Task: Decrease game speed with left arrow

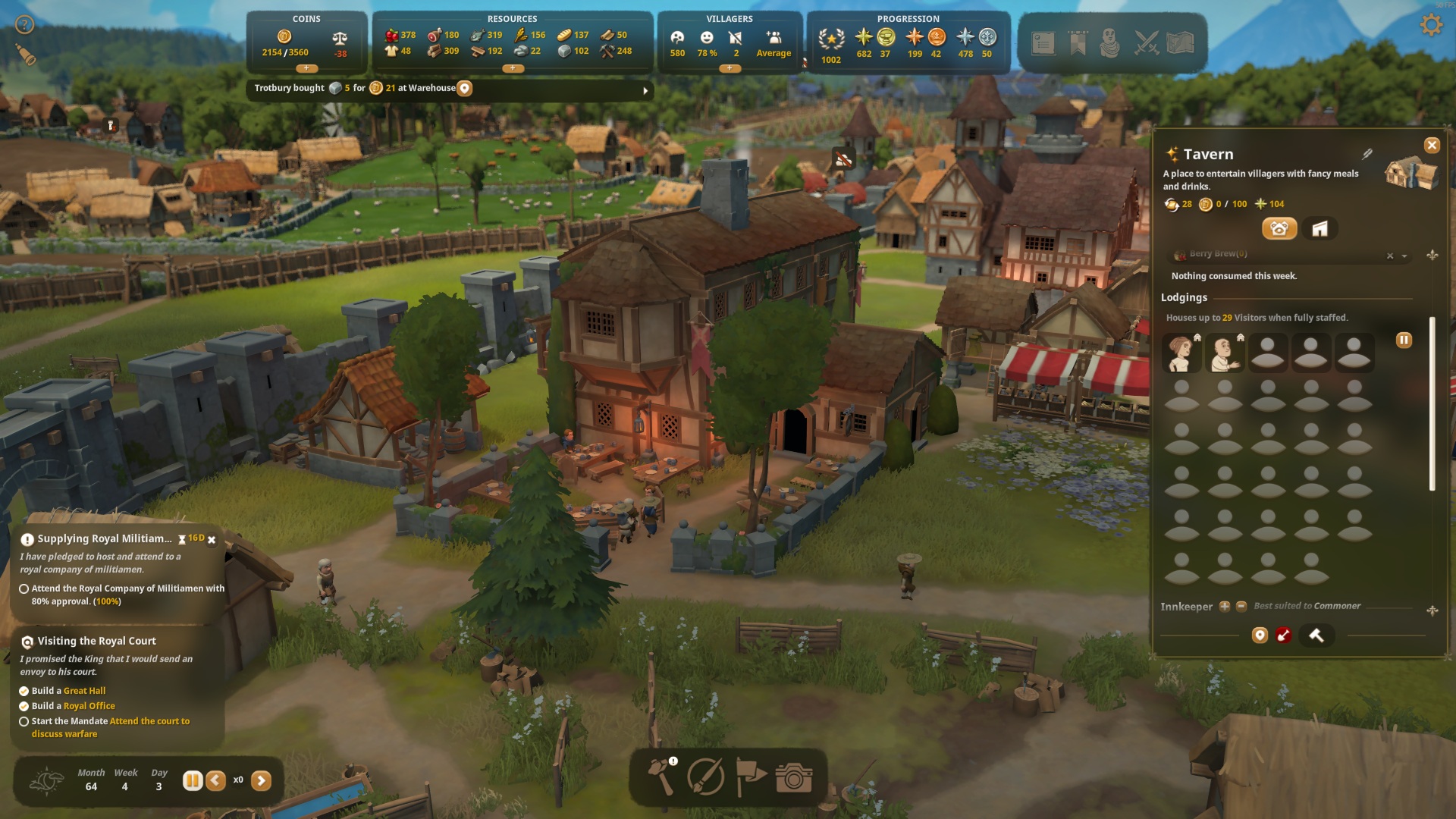Action: [x=216, y=780]
